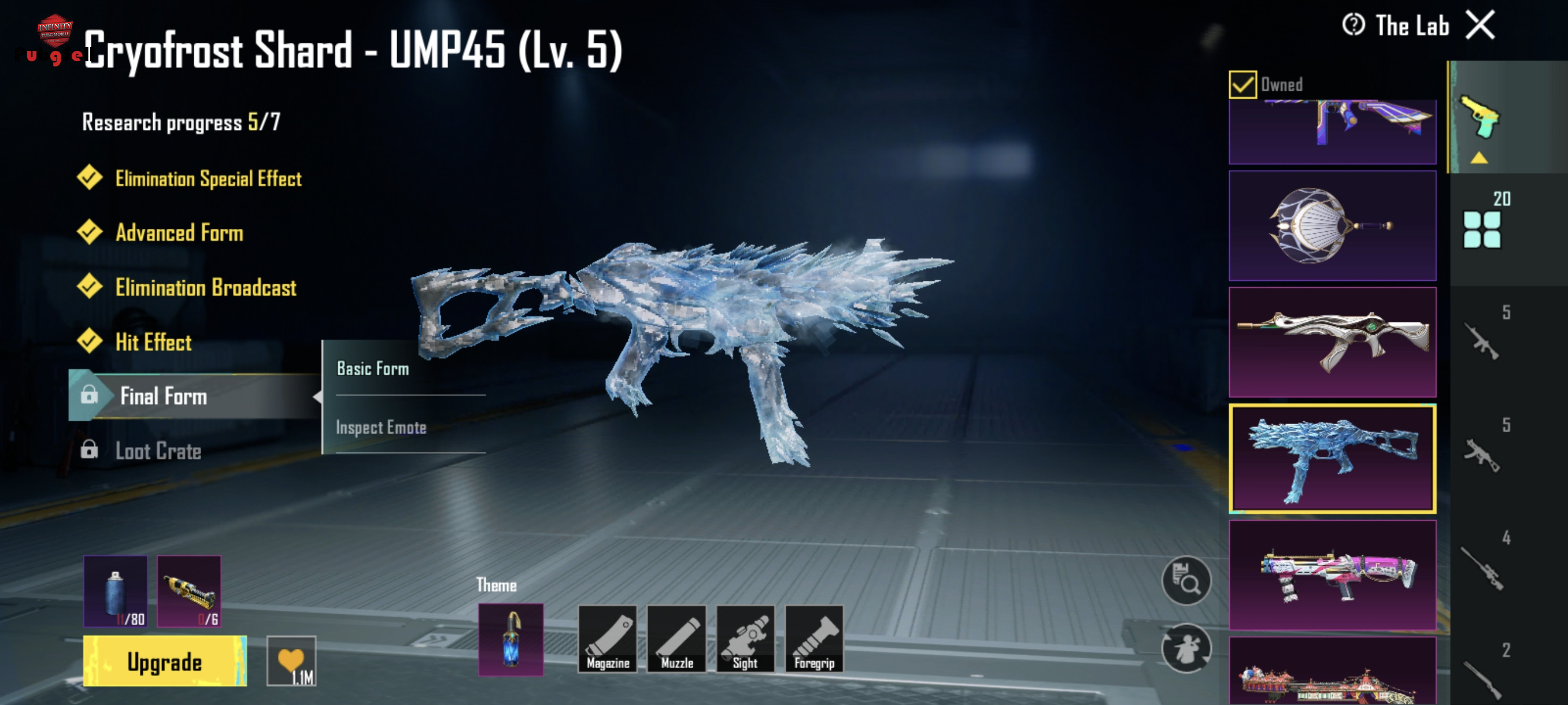
Task: Open the Foregrip attachment slot
Action: point(814,639)
